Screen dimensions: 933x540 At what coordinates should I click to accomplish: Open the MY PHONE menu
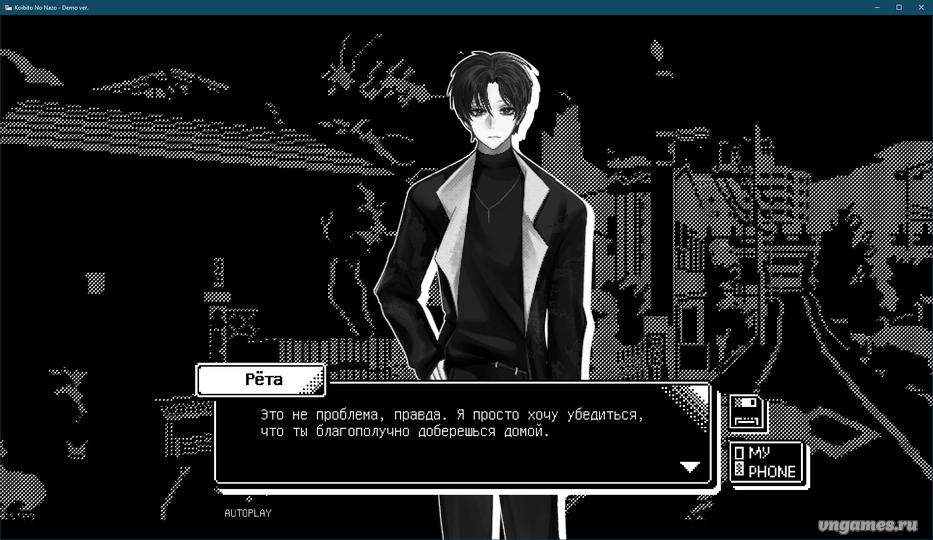(766, 462)
